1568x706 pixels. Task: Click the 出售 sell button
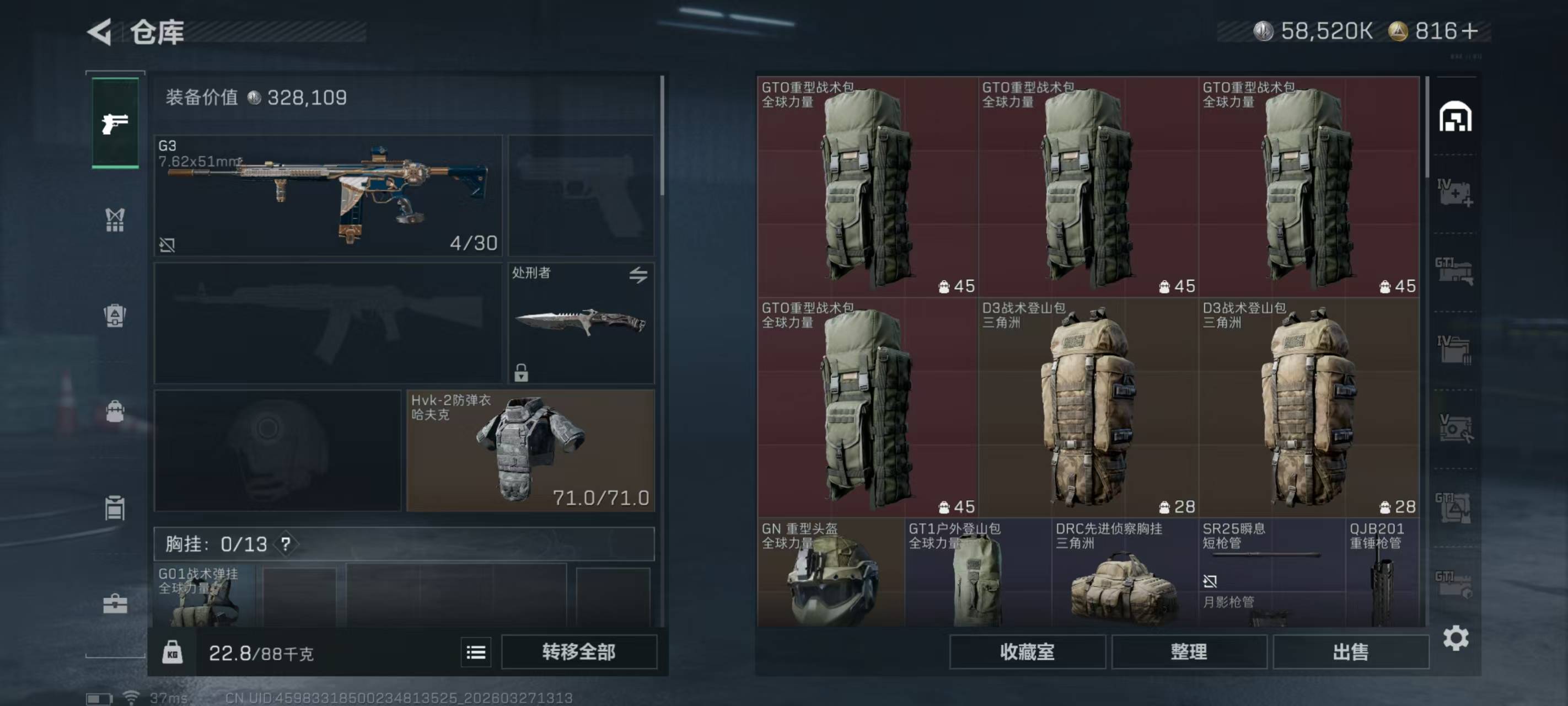(x=1350, y=652)
